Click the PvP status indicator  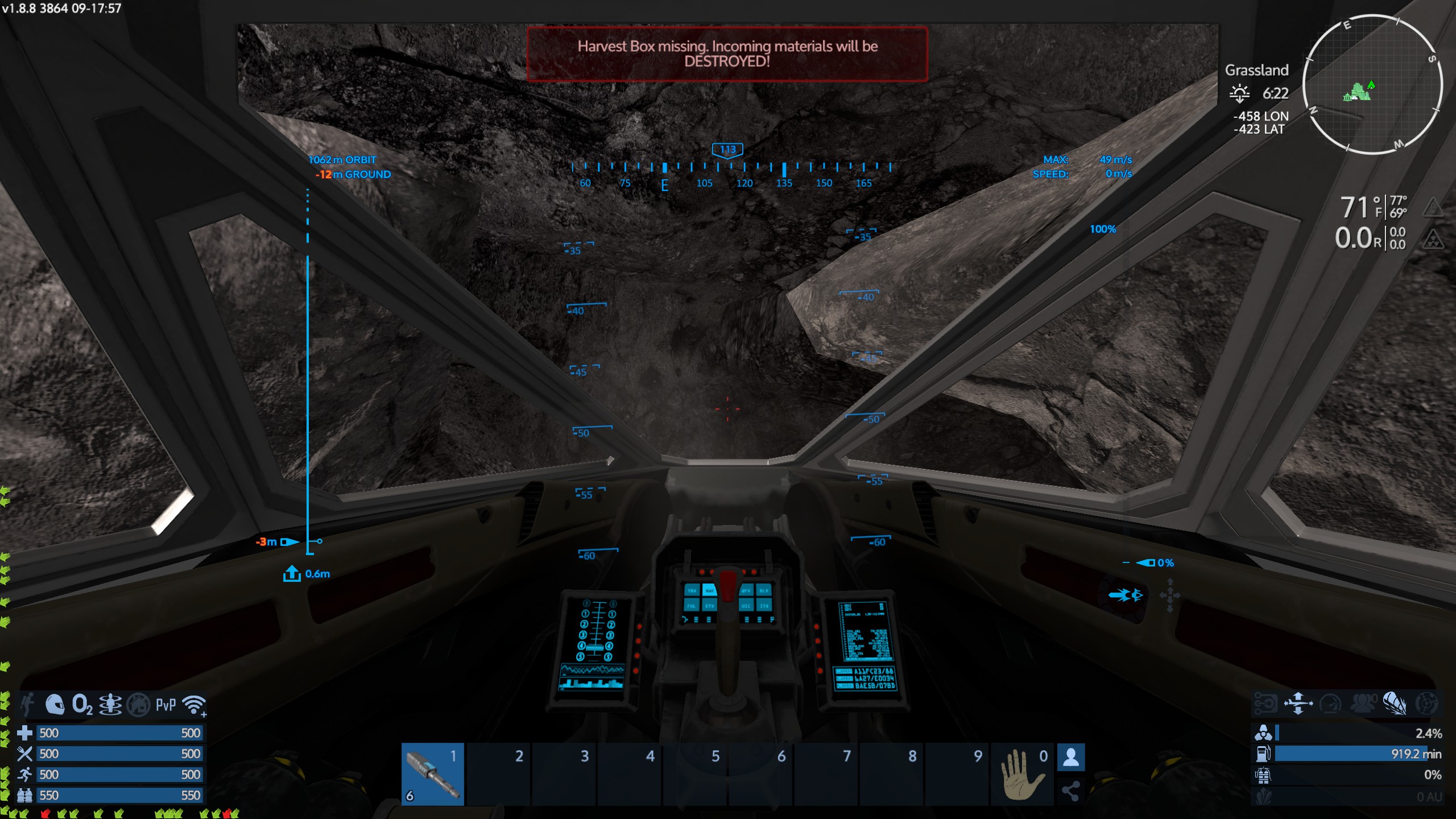click(166, 705)
